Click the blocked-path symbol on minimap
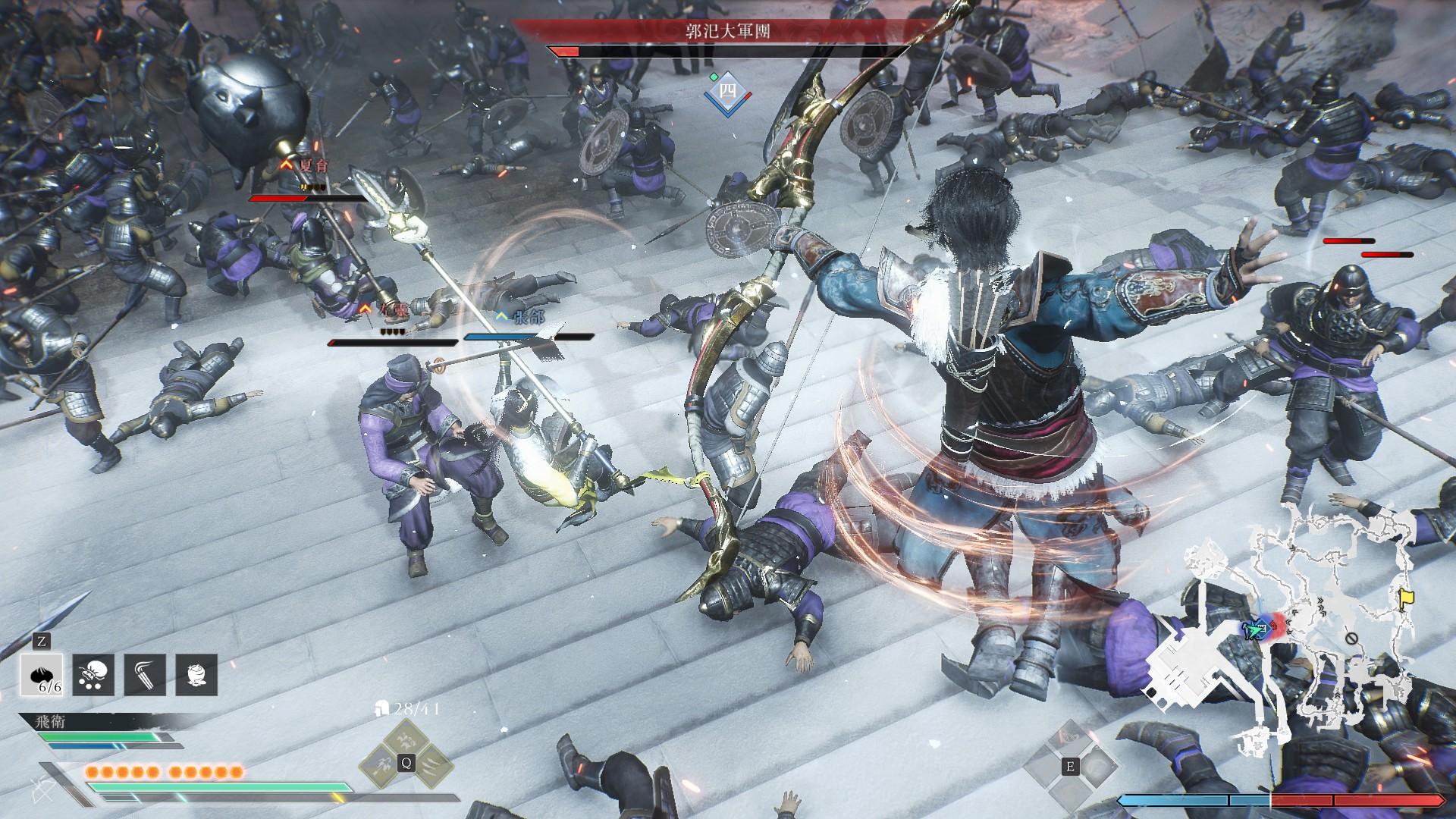This screenshot has width=1456, height=819. 1351,639
